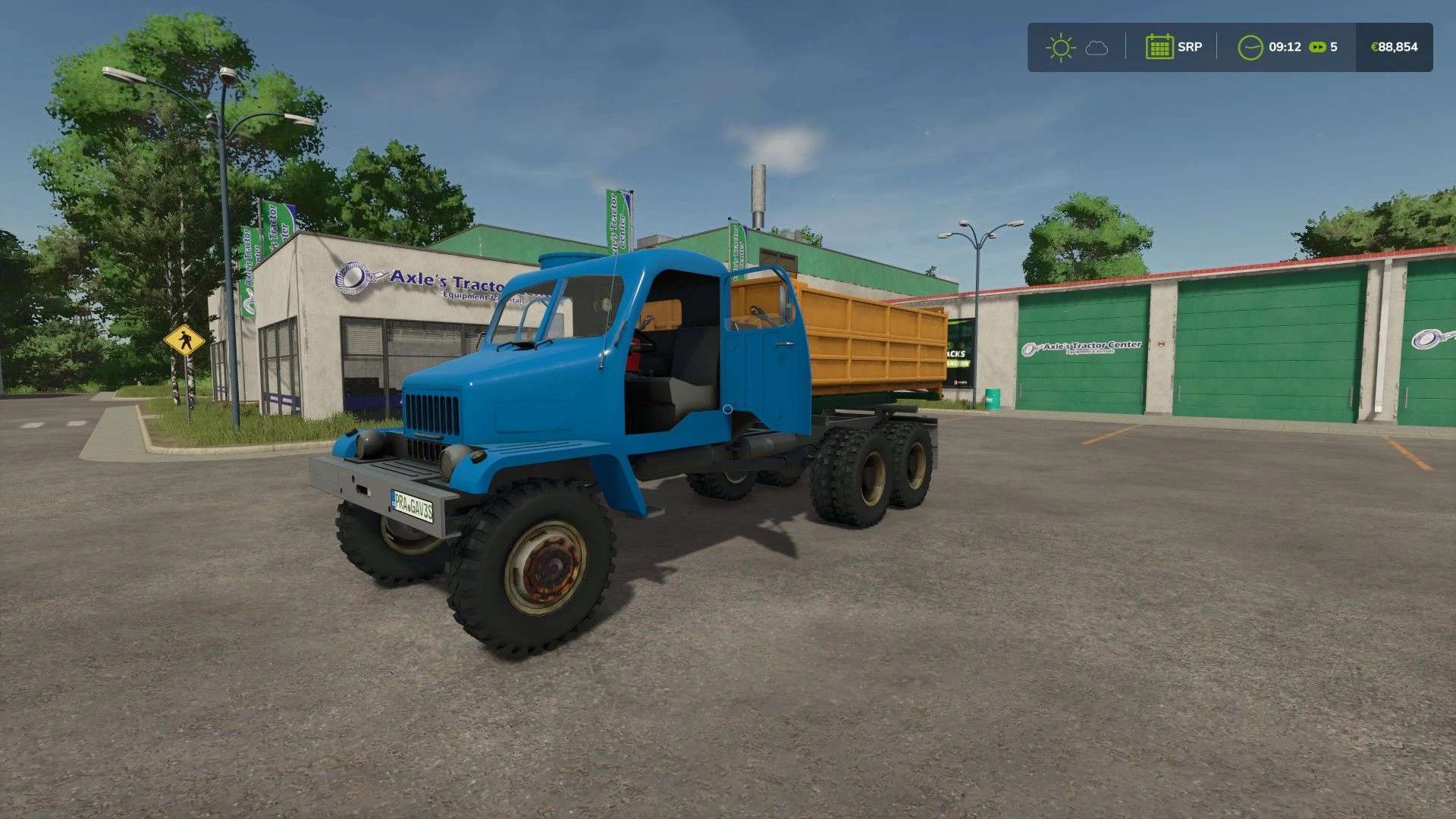The image size is (1456, 819).
Task: Click the yellow pedestrian crossing sign
Action: (183, 340)
